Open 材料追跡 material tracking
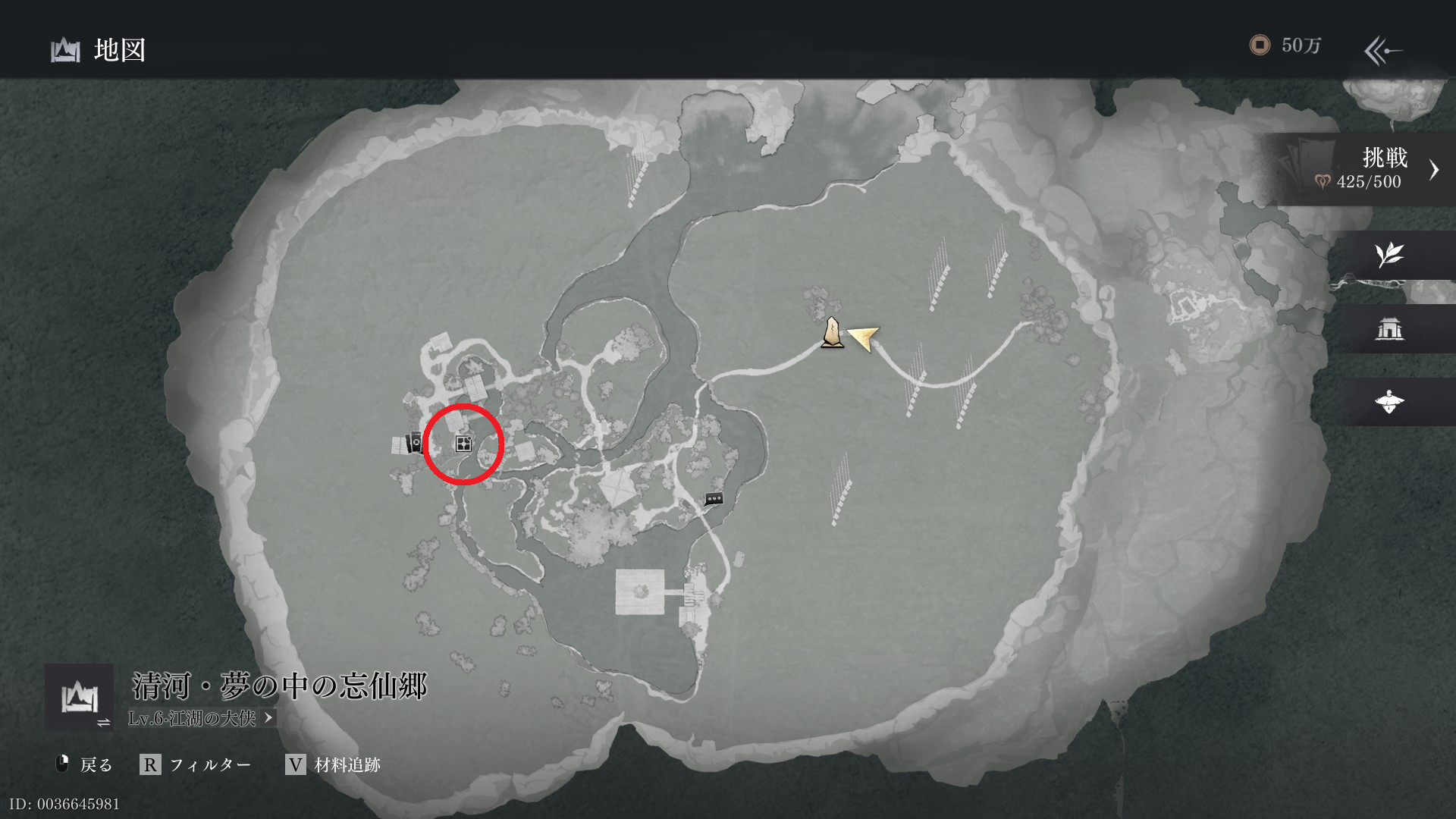 (x=334, y=764)
